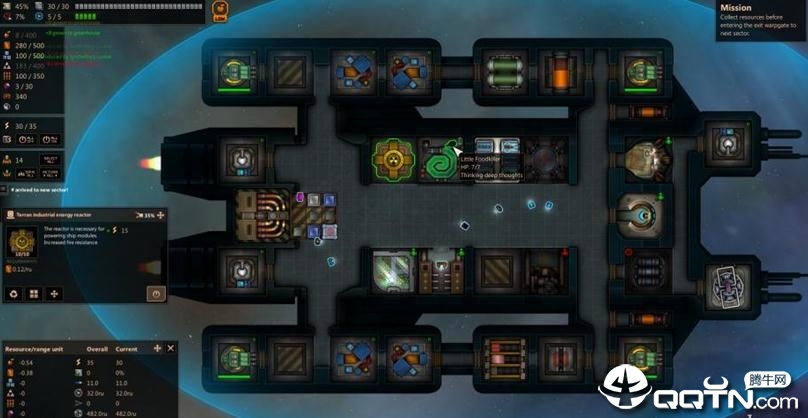Click the recycle module button

(13, 294)
